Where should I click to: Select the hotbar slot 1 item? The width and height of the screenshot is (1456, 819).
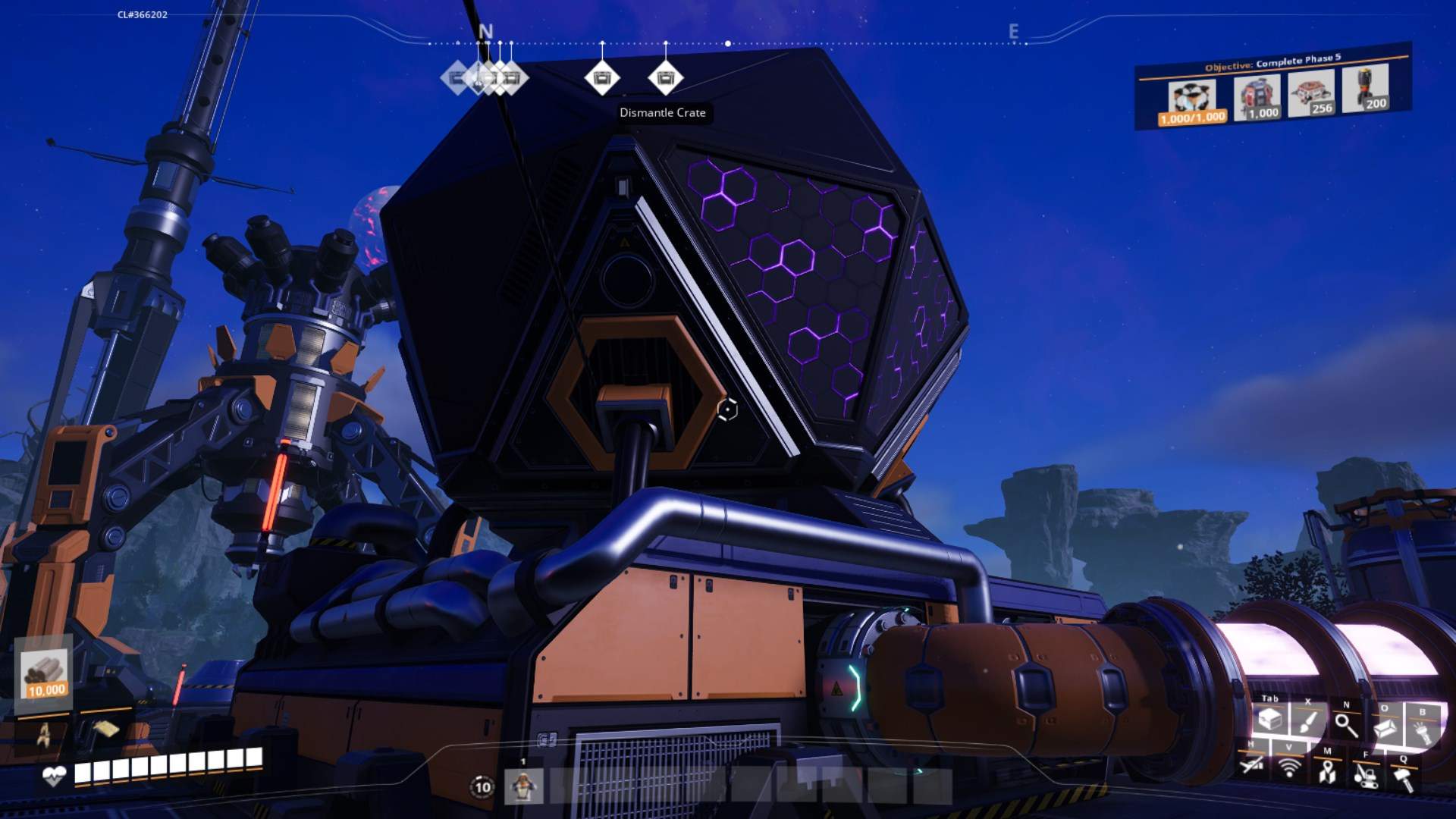[x=523, y=786]
